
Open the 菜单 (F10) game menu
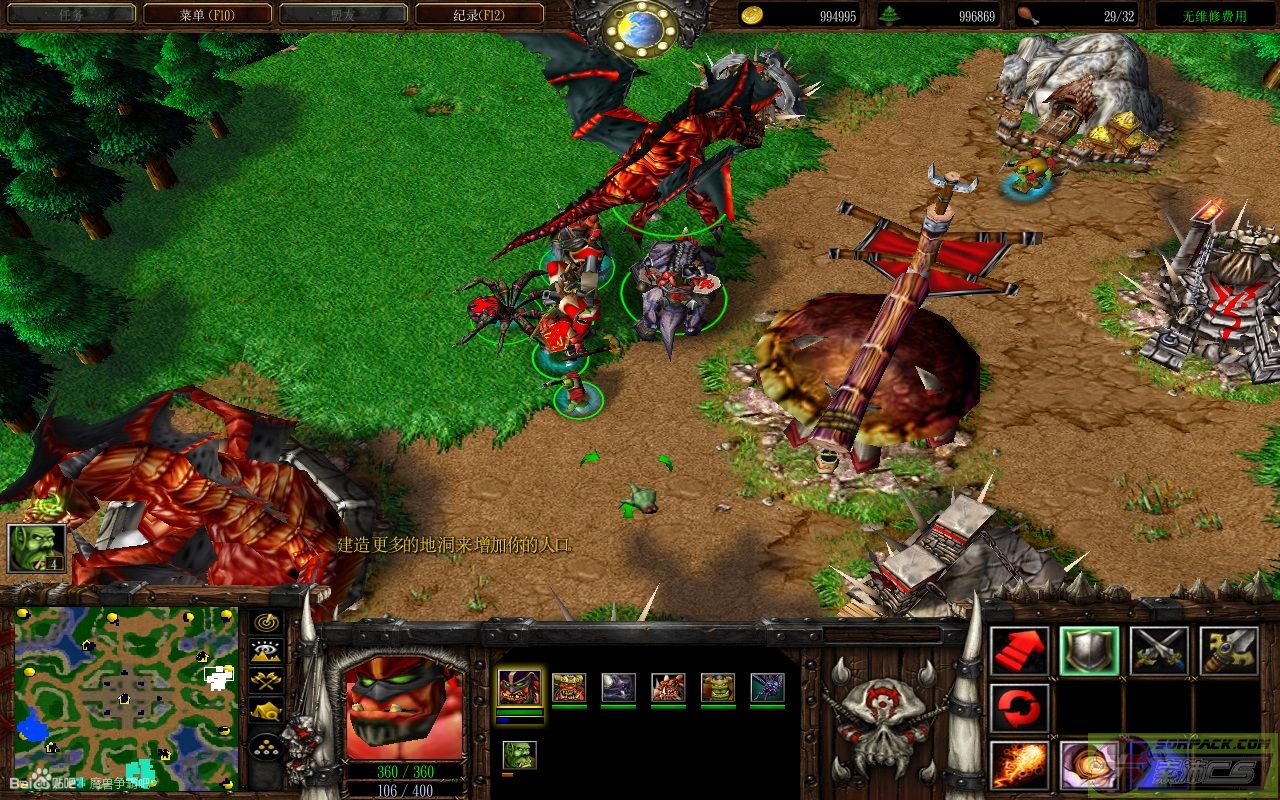click(x=207, y=14)
